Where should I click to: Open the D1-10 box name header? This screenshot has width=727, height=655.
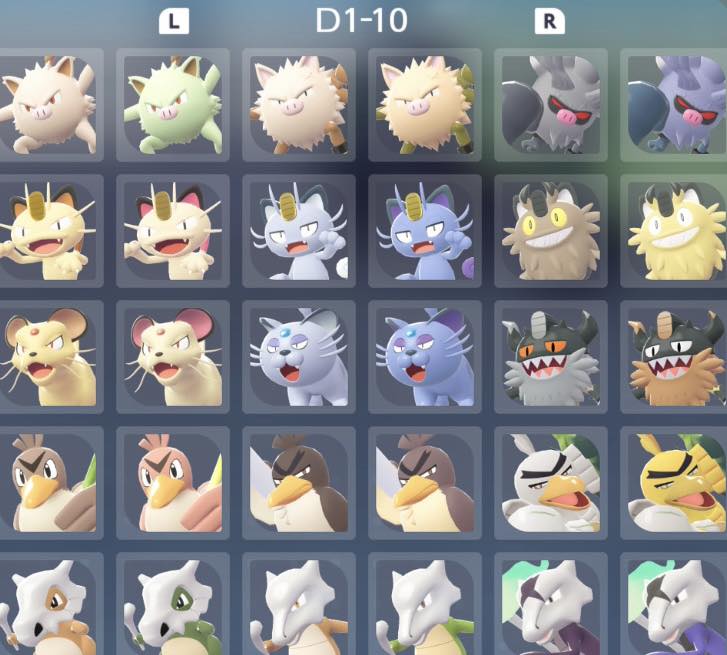[361, 21]
